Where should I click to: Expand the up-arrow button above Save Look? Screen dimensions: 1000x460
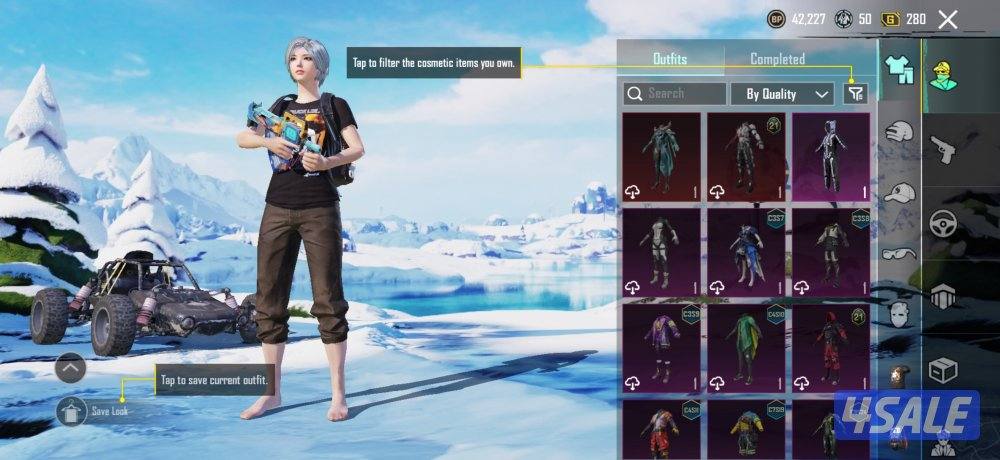71,368
